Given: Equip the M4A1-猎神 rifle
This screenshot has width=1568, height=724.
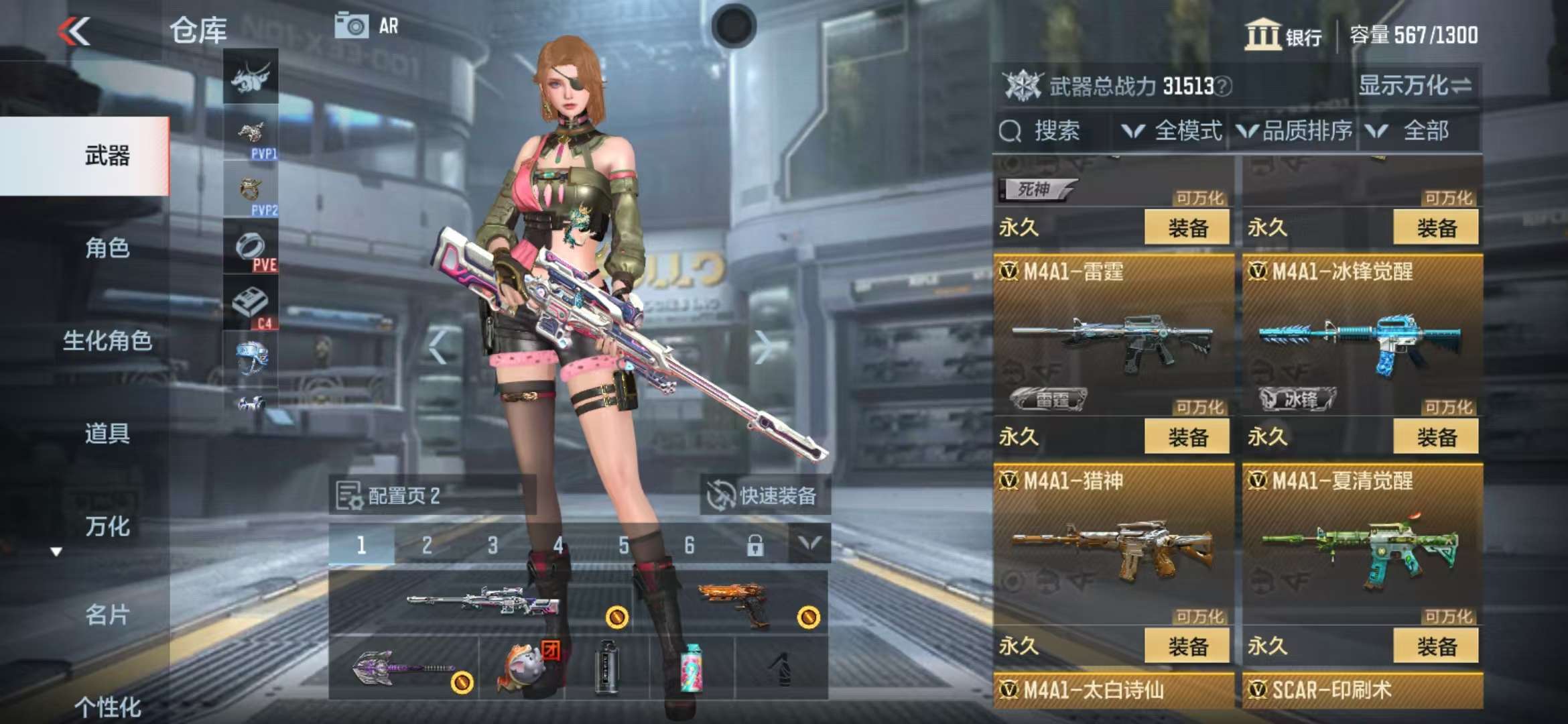Looking at the screenshot, I should click(x=1187, y=646).
